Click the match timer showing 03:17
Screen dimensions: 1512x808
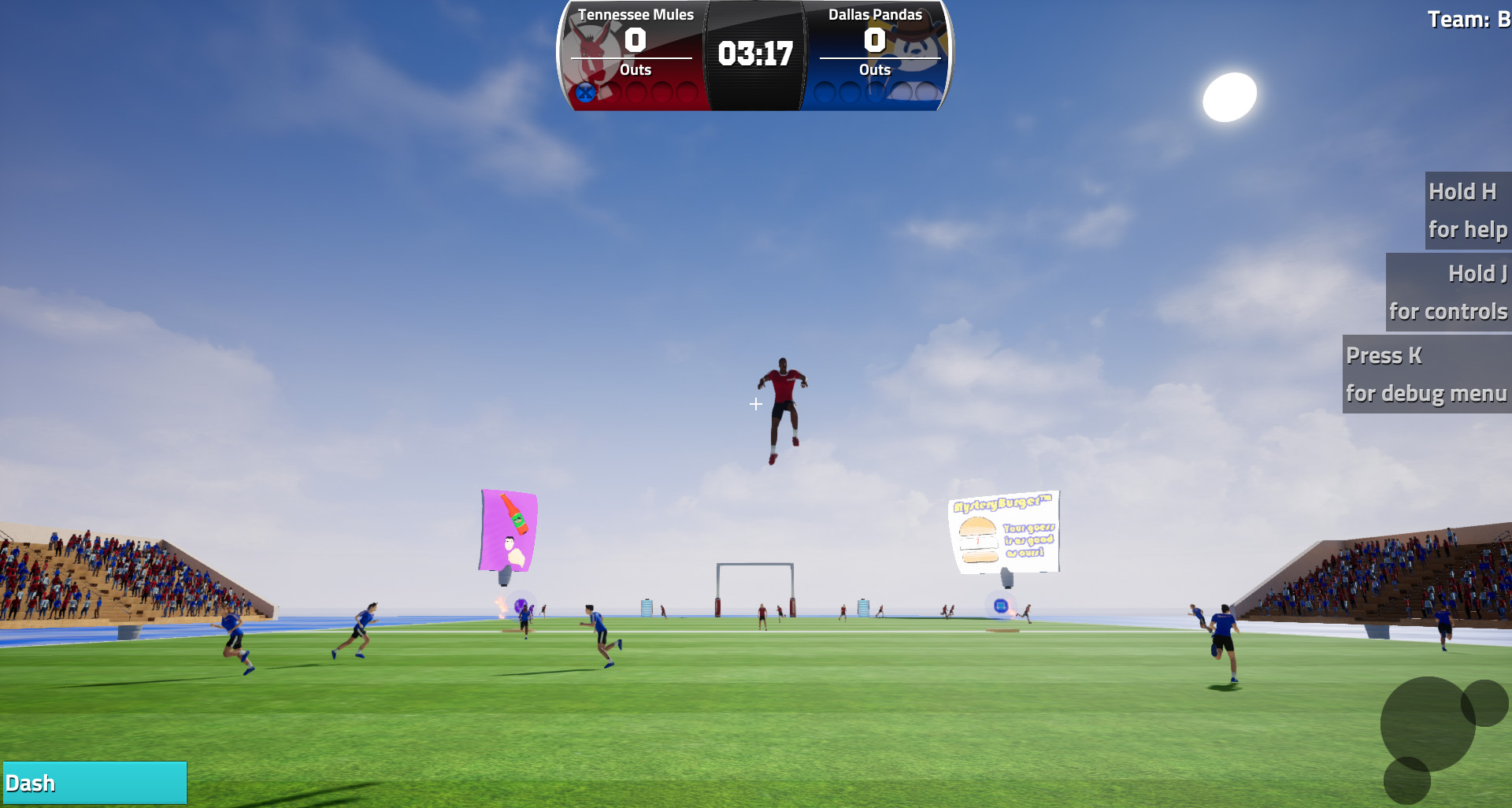tap(755, 54)
